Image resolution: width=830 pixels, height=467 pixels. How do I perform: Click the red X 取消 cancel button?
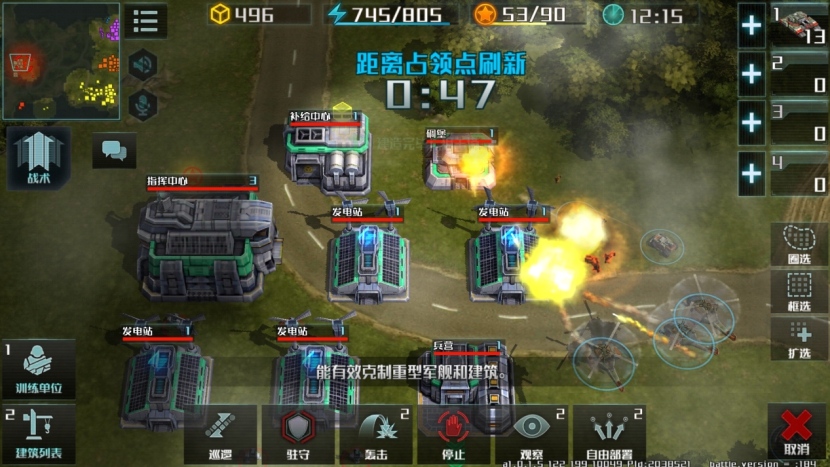click(x=797, y=432)
